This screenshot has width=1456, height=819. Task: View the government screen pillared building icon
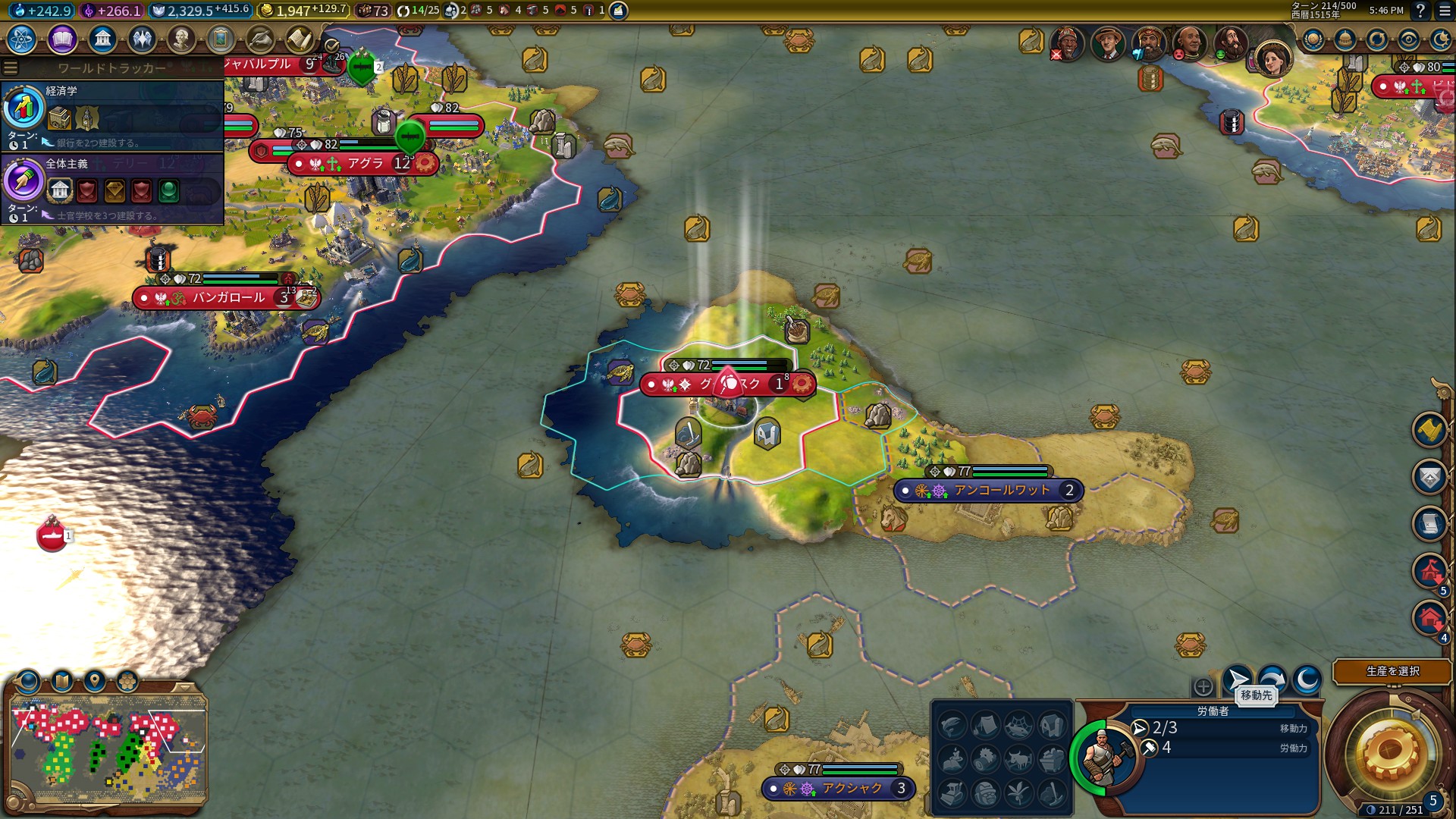(102, 39)
